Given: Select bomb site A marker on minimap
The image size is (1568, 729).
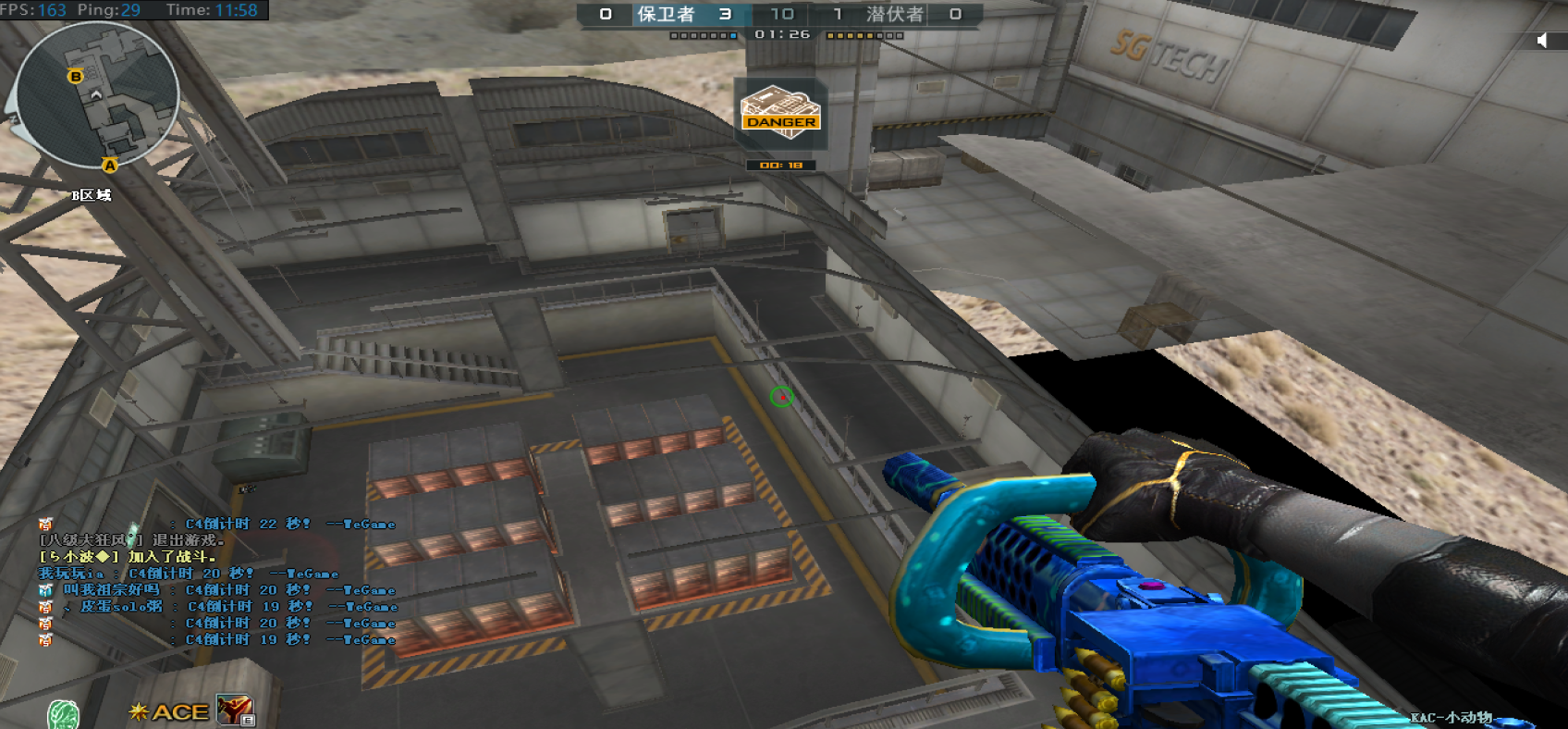Looking at the screenshot, I should [110, 166].
